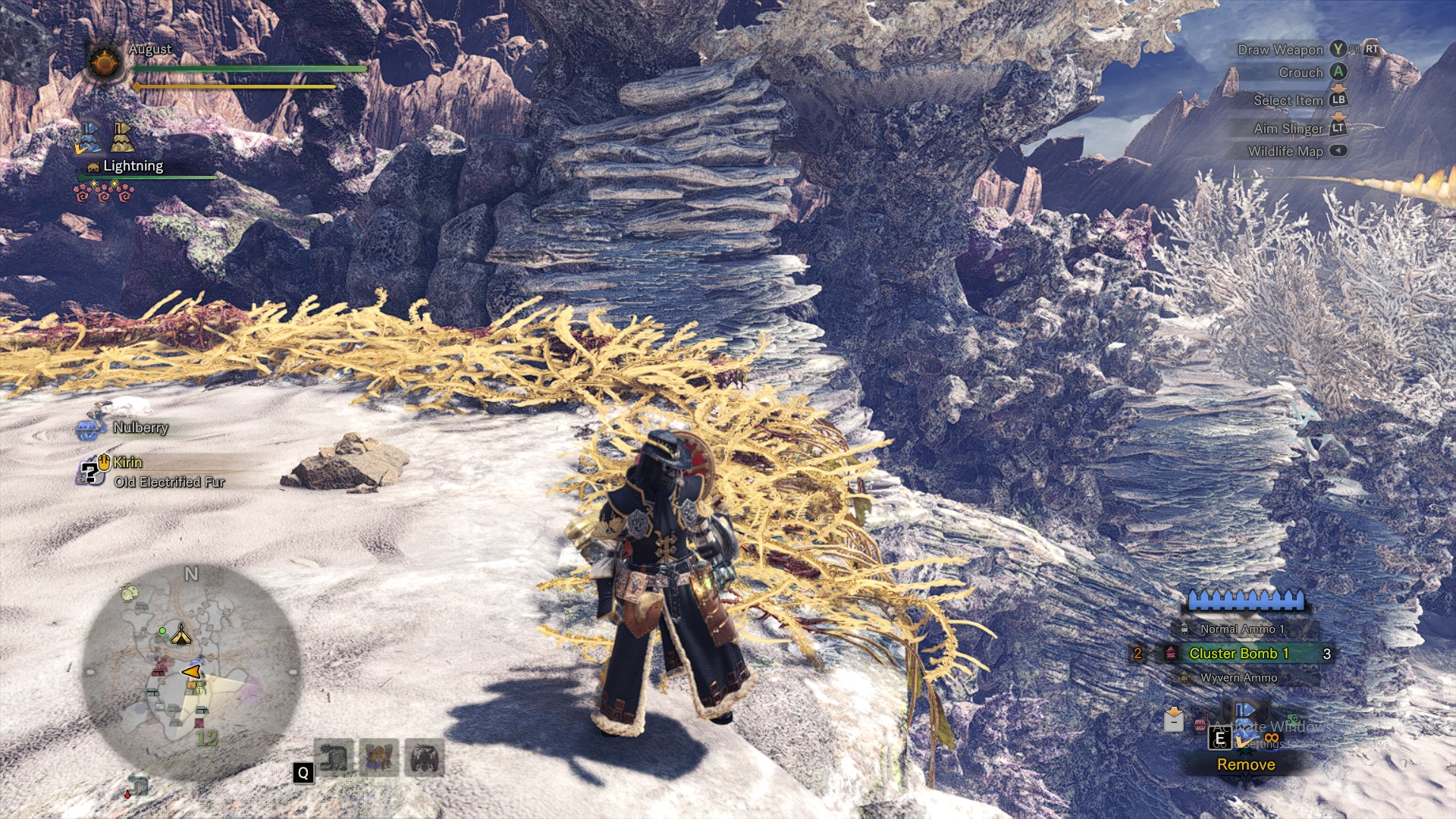The image size is (1456, 819).
Task: Select the red-winged monster icon in tracker
Action: pos(379,758)
